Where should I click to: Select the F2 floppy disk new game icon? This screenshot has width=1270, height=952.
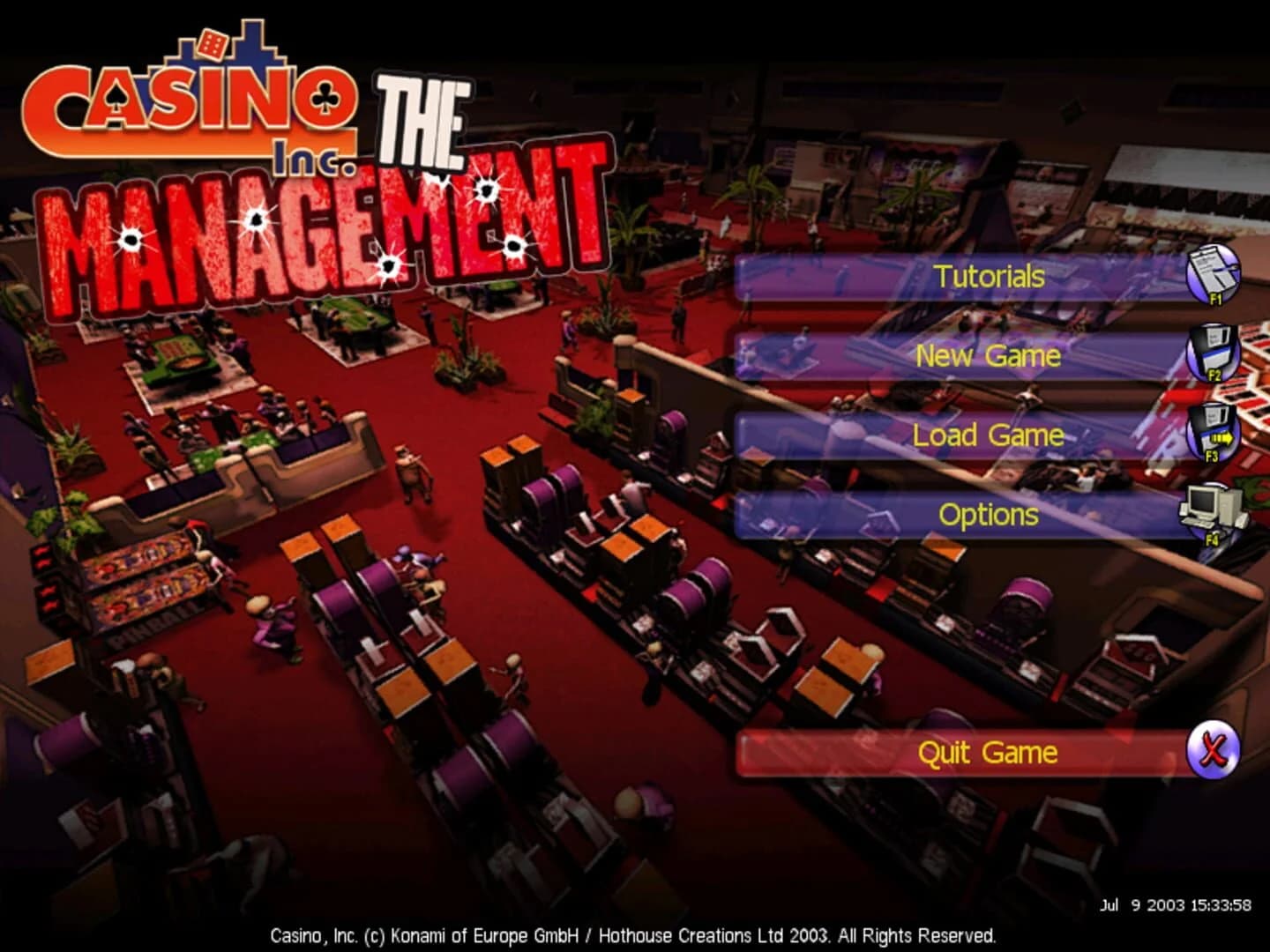click(x=1214, y=353)
